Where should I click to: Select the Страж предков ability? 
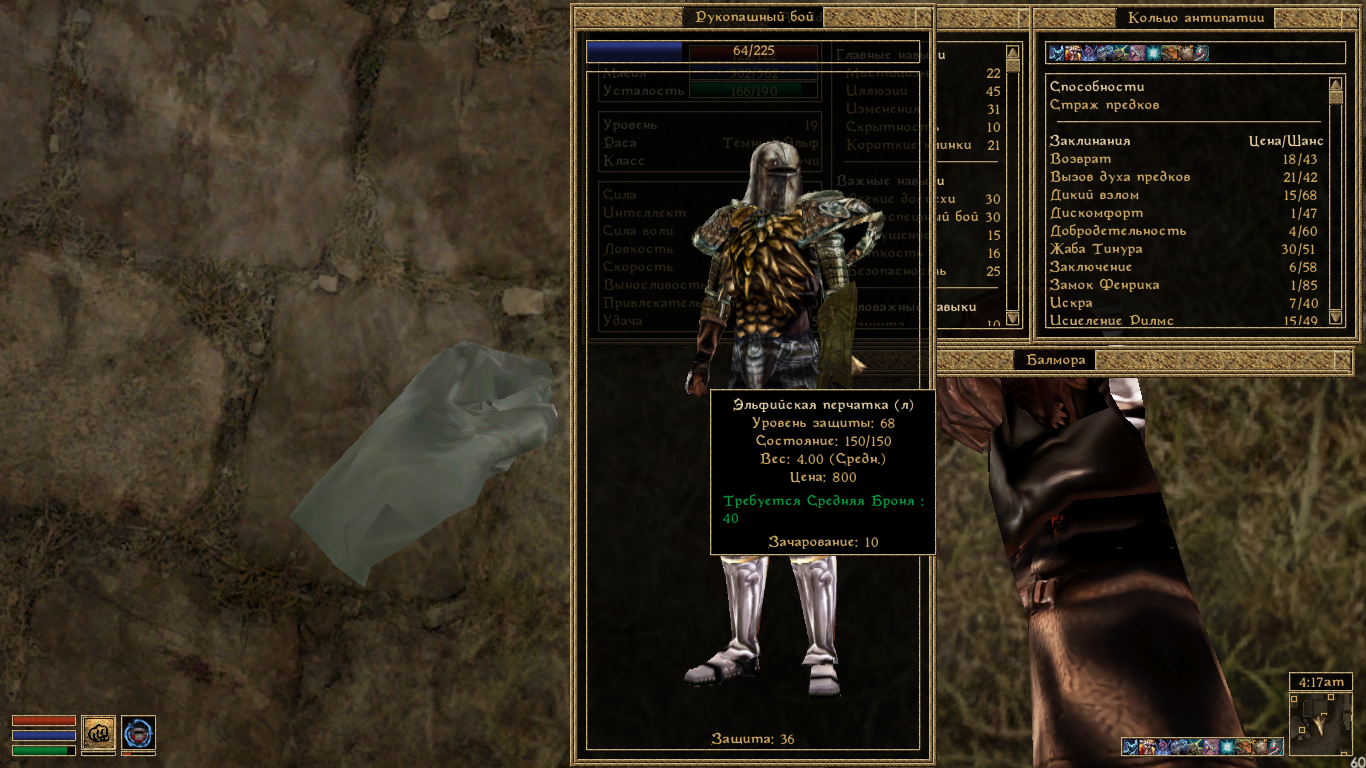[x=1104, y=105]
